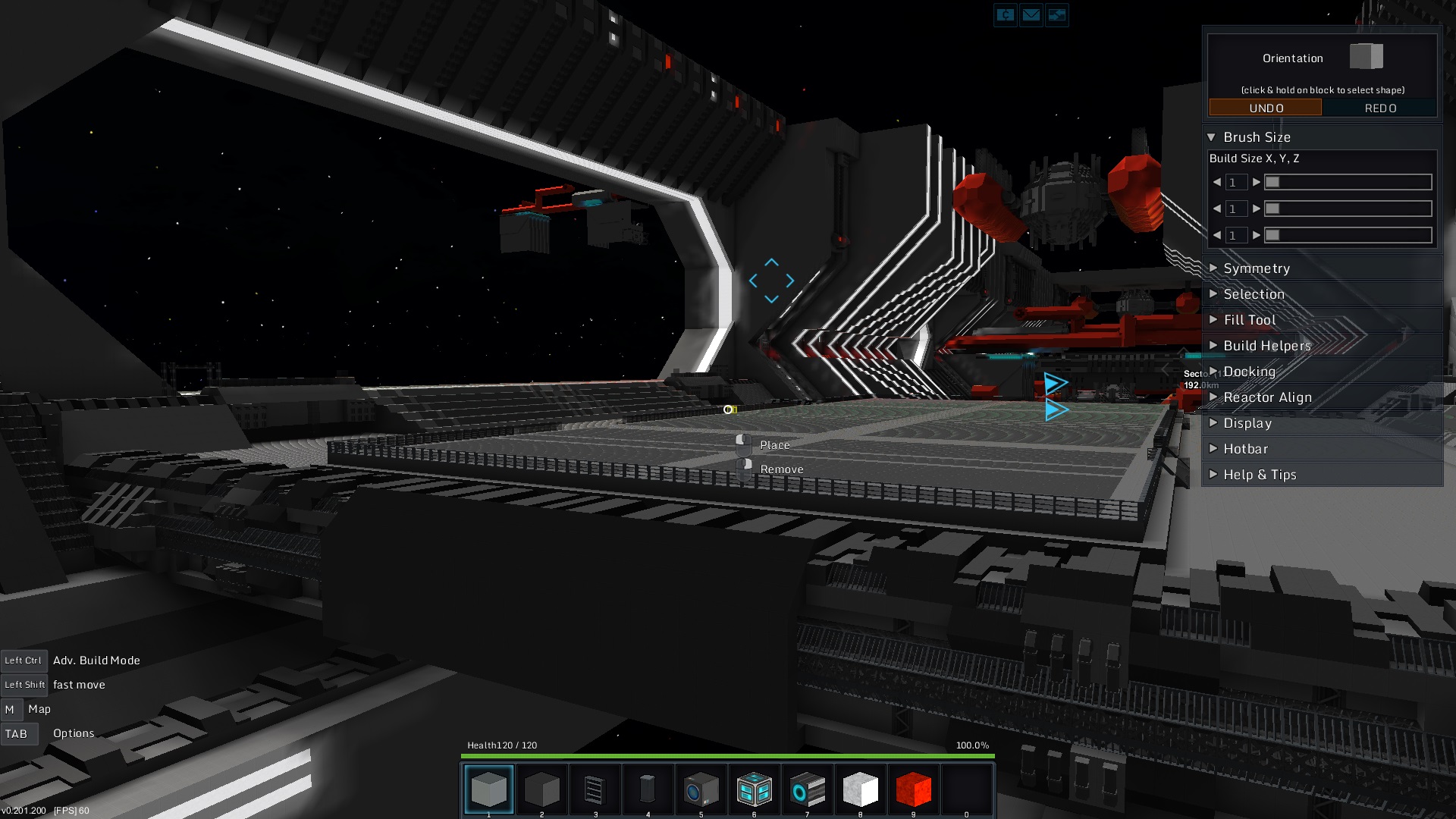Select the cyan-paneled block in hotbar
Screen dimensions: 1456x819
(x=754, y=789)
